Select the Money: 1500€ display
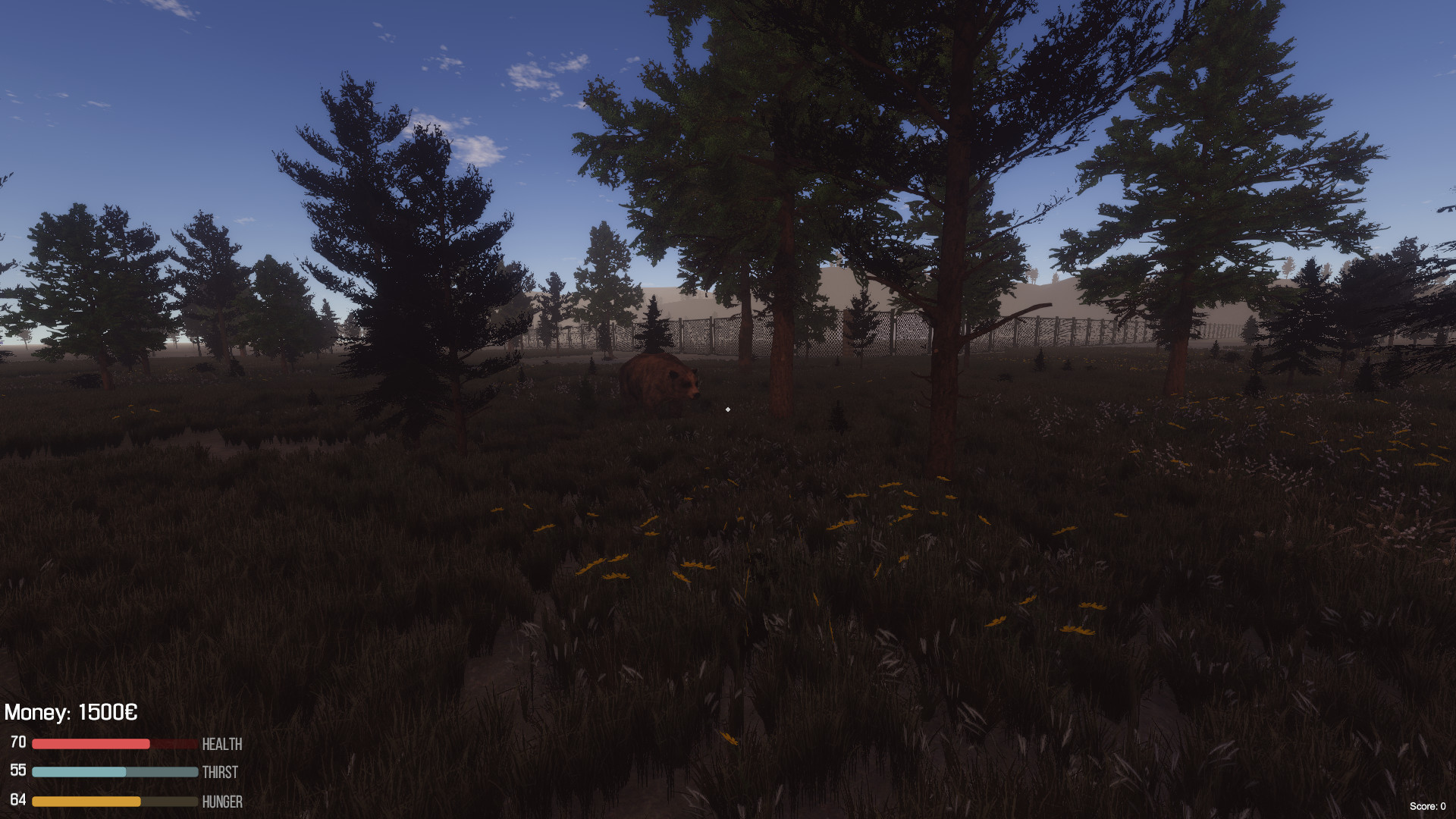1456x819 pixels. click(72, 713)
